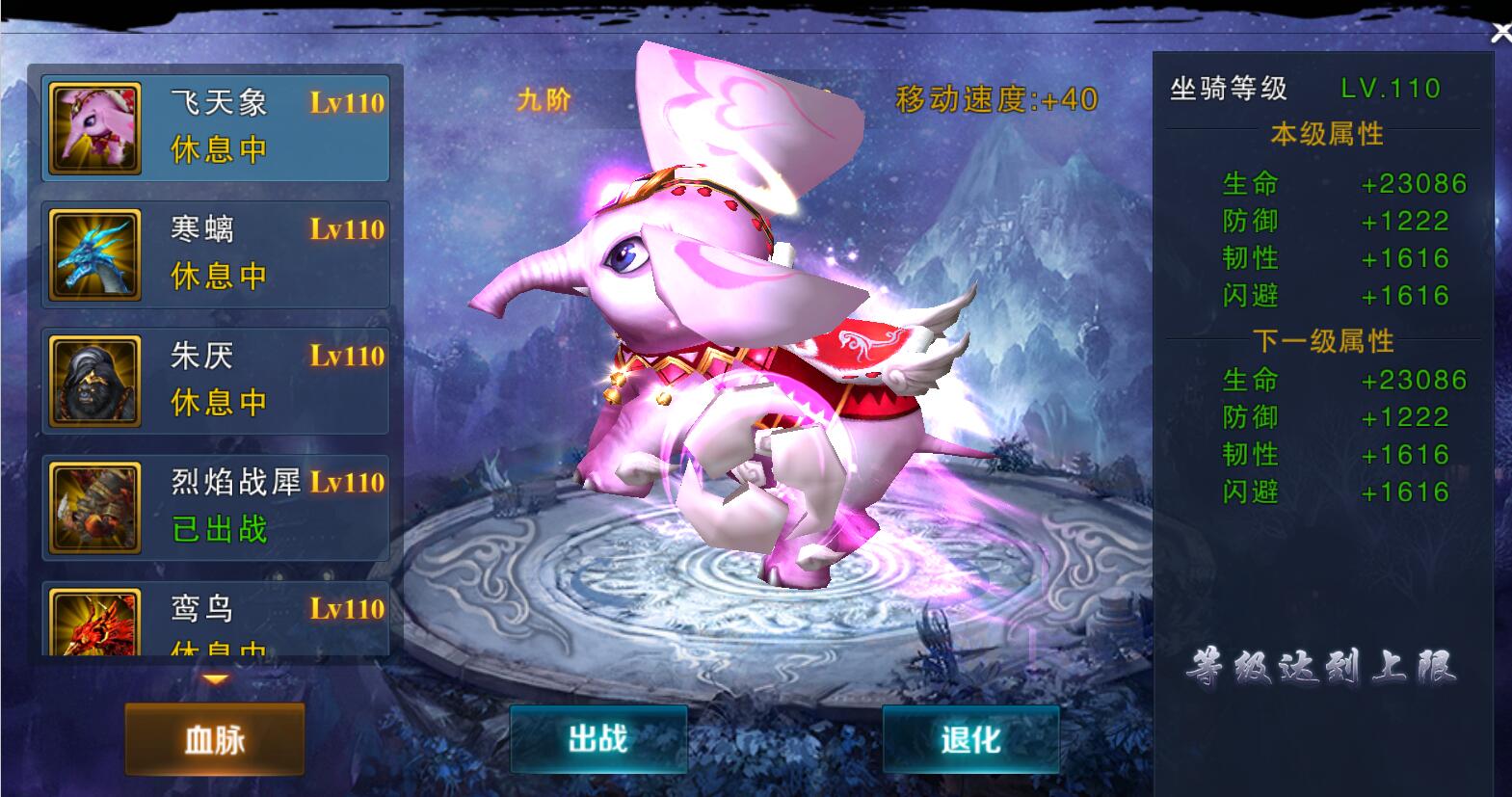Click the 出战 deploy button
This screenshot has height=797, width=1512.
click(597, 739)
